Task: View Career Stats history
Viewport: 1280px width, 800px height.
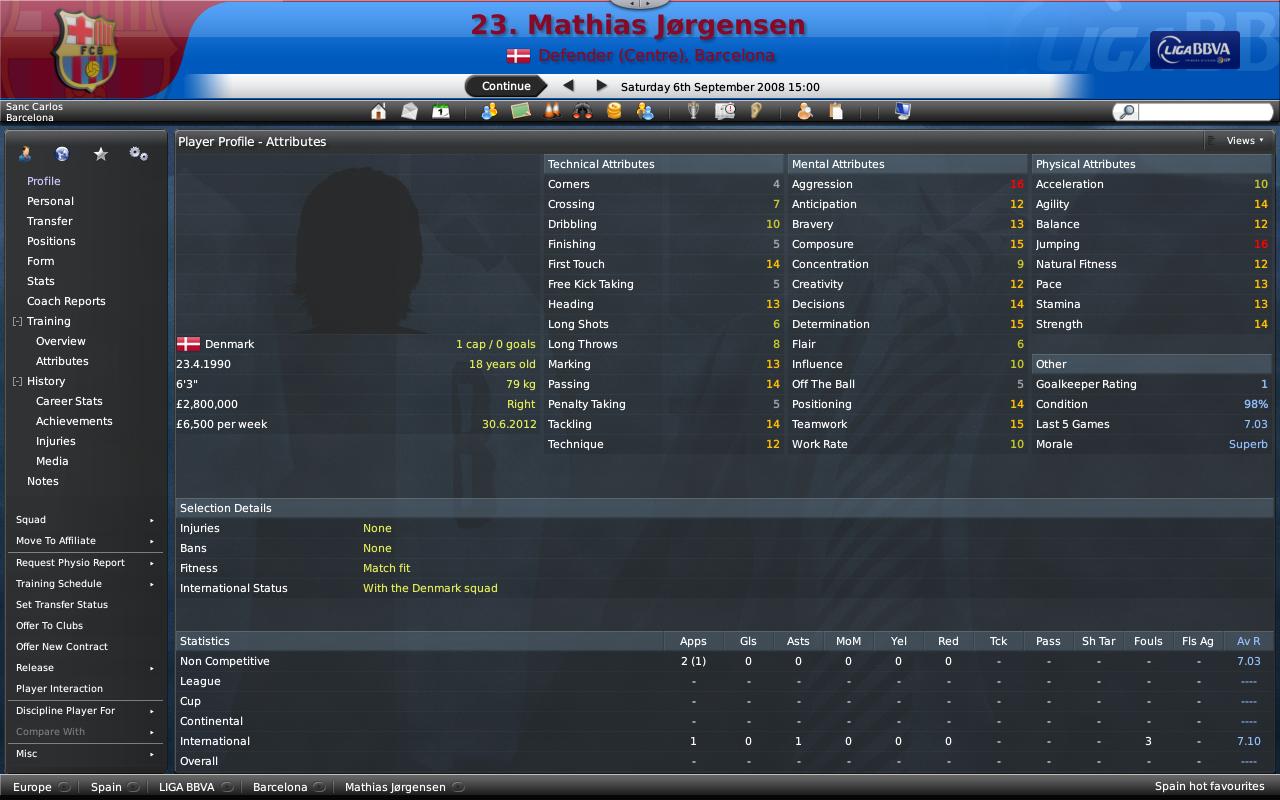Action: pyautogui.click(x=69, y=401)
